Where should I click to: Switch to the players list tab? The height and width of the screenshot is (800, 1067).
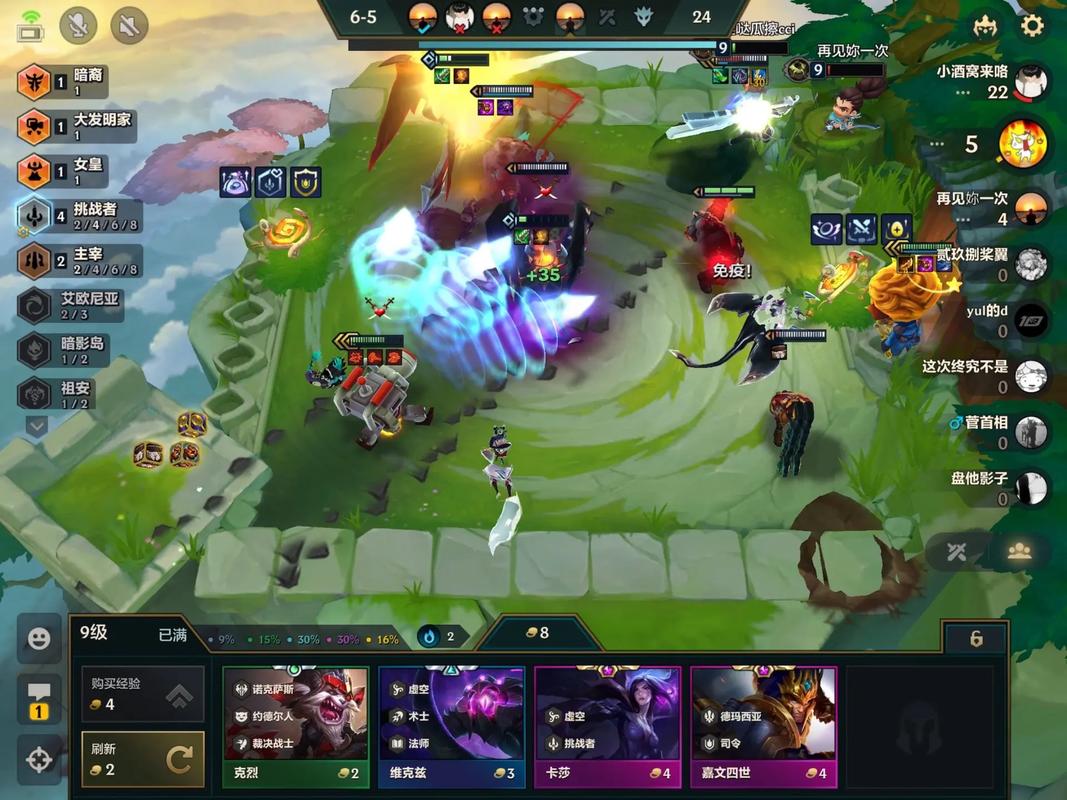1019,552
